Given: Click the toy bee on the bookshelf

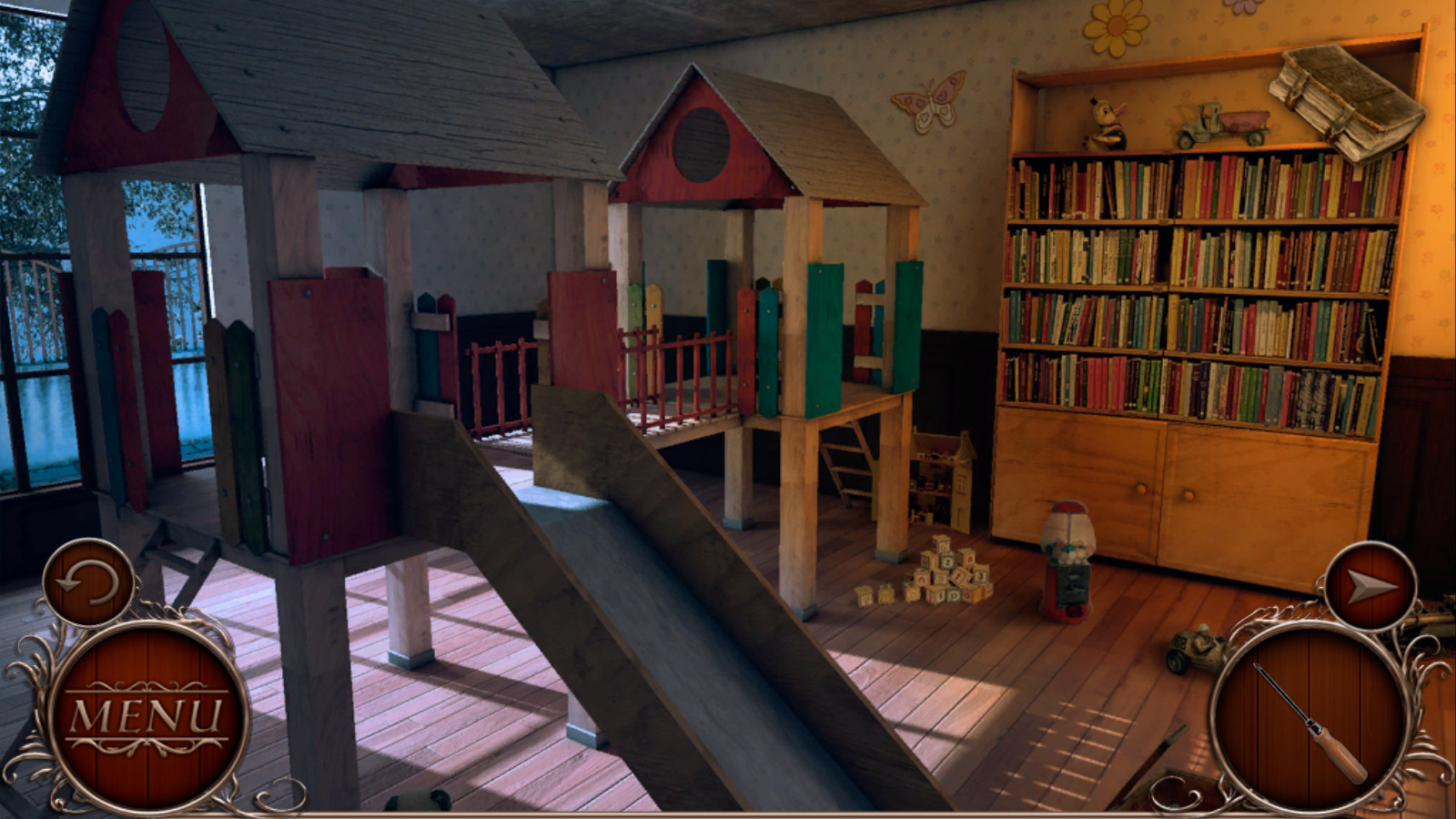Looking at the screenshot, I should pos(1107,123).
